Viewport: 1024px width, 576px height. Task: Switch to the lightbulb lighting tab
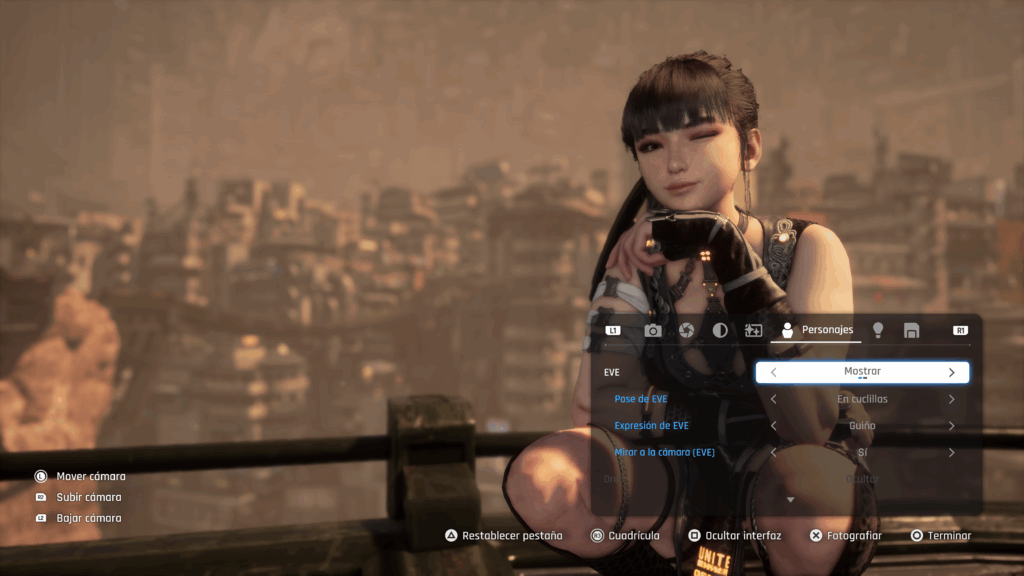[878, 330]
